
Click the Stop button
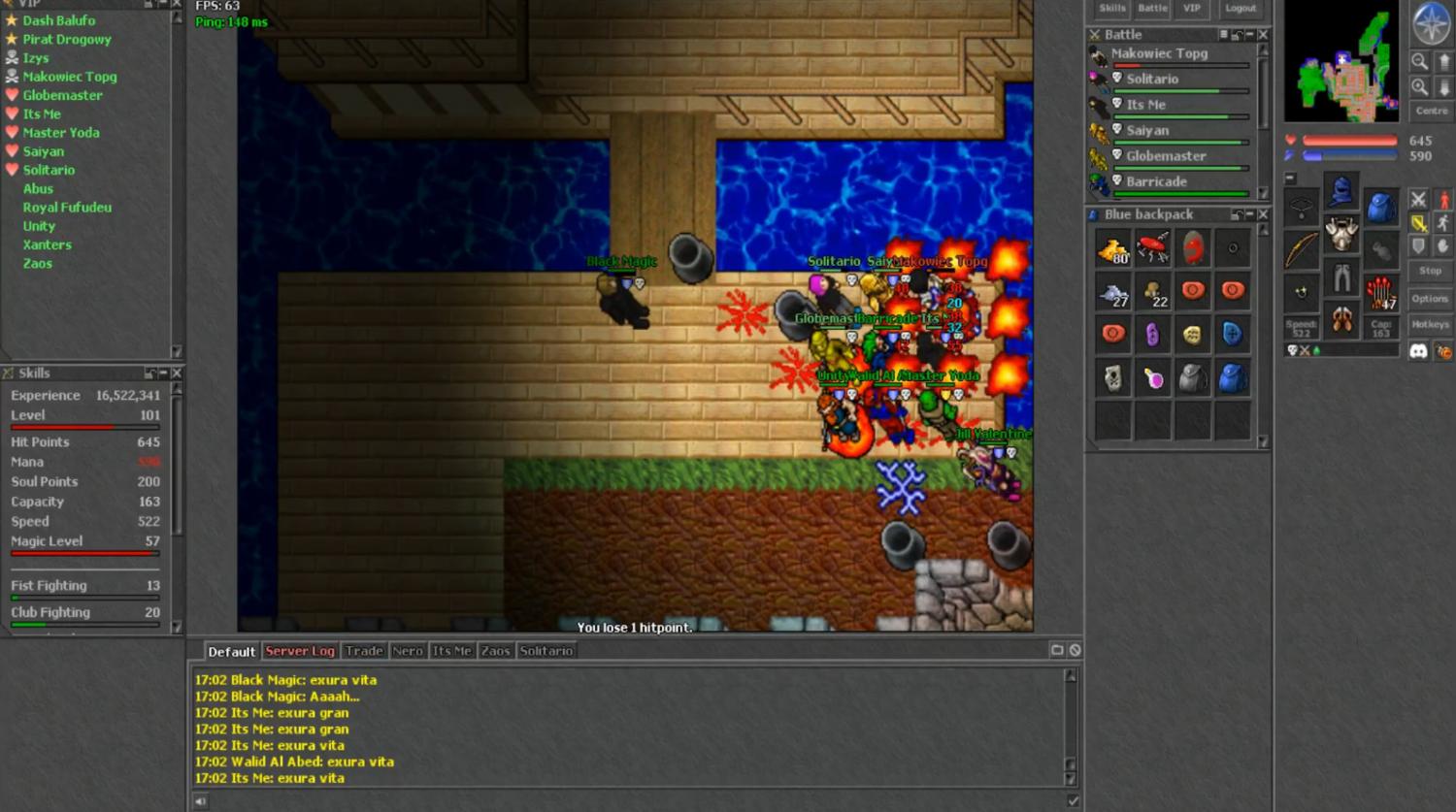[x=1429, y=271]
